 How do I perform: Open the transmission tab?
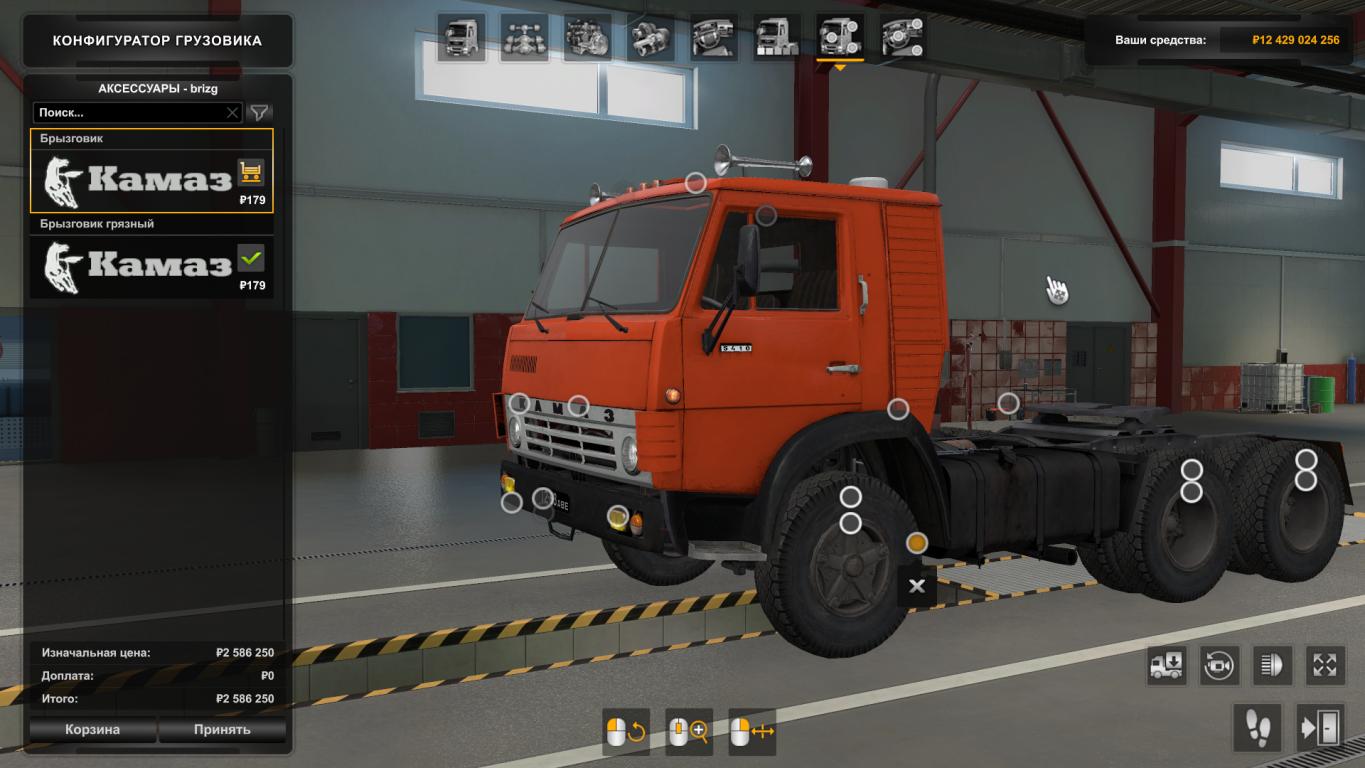pos(650,38)
